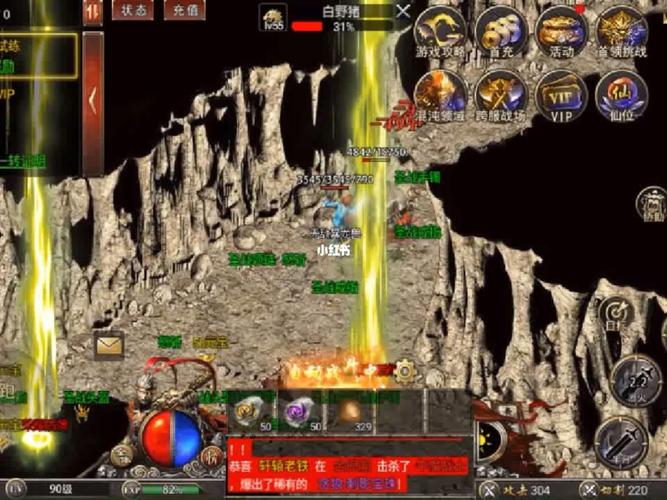Open the 状态 status panel

coord(133,11)
